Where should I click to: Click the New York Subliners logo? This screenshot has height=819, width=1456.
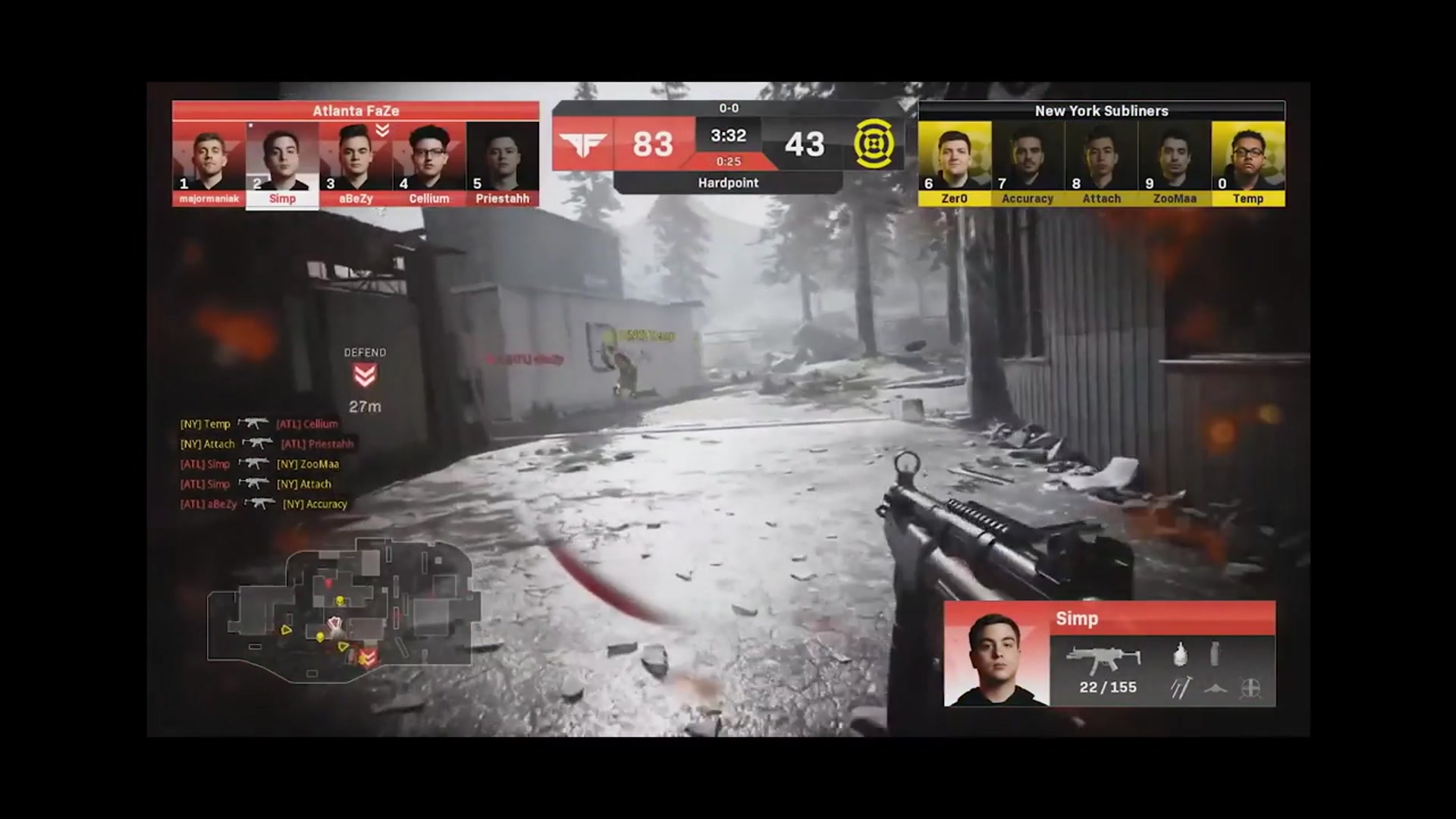[874, 144]
